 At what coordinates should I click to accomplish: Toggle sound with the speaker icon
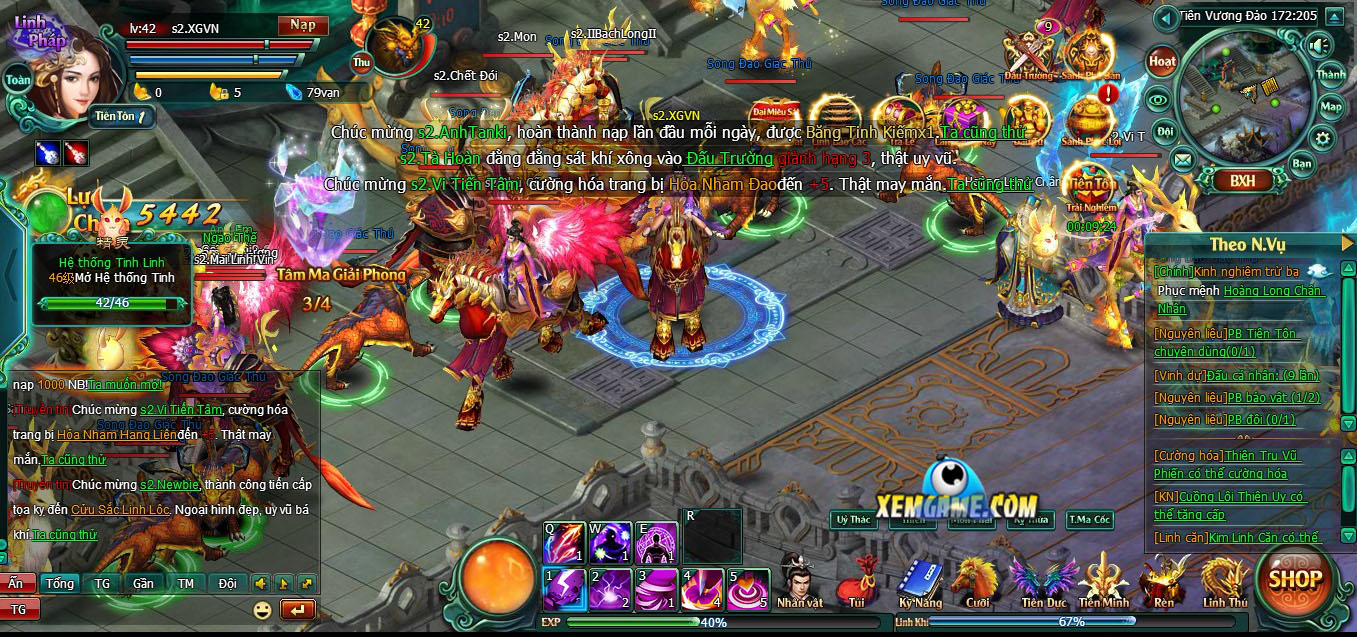[x=1319, y=45]
